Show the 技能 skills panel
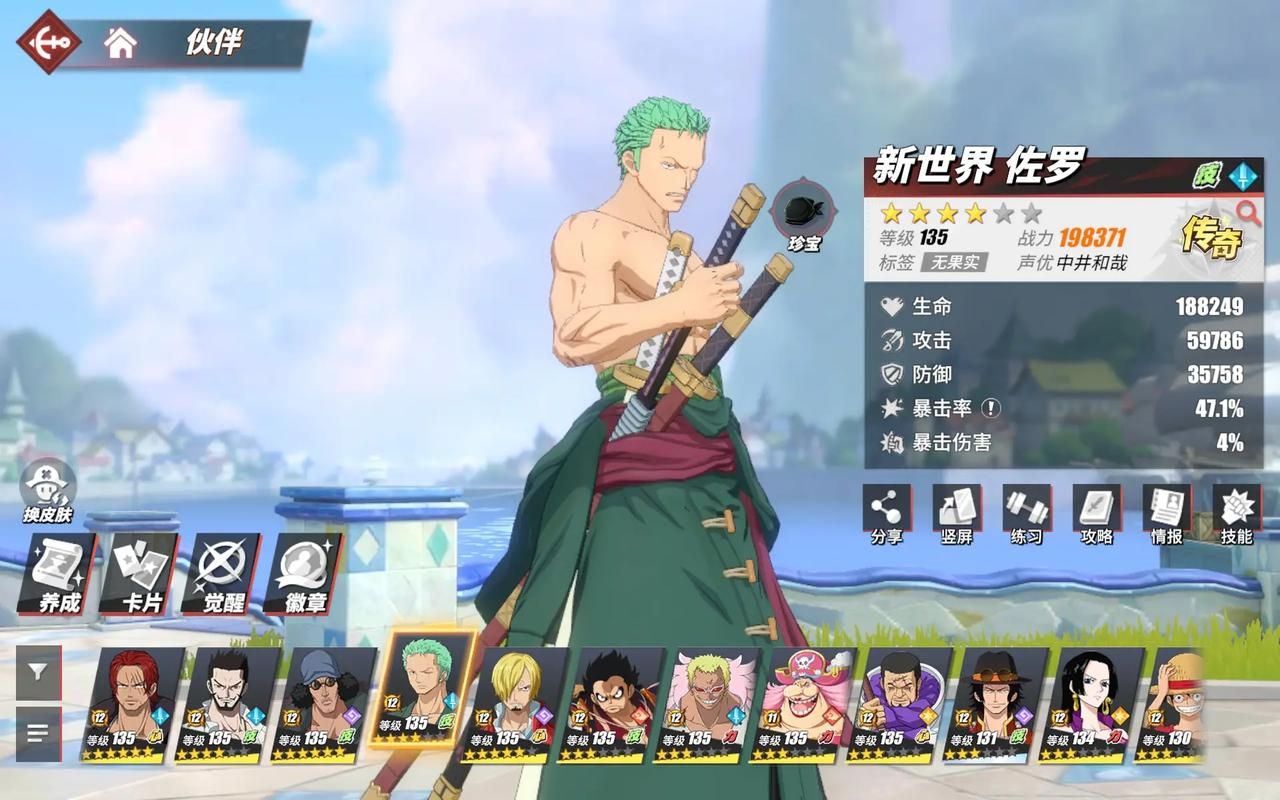 click(1237, 514)
